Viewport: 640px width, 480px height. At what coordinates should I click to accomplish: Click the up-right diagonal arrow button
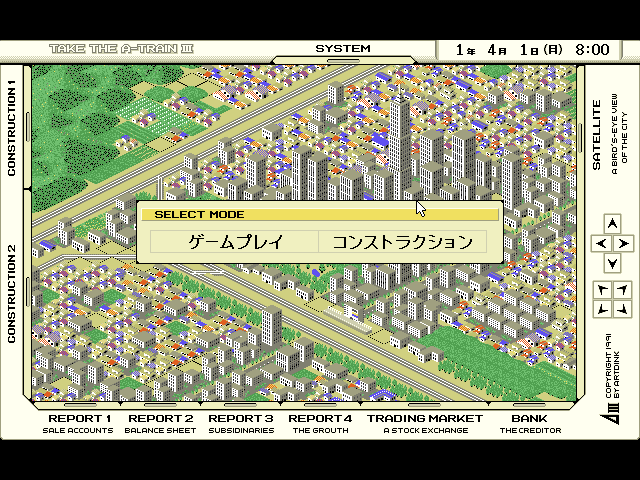coord(621,289)
